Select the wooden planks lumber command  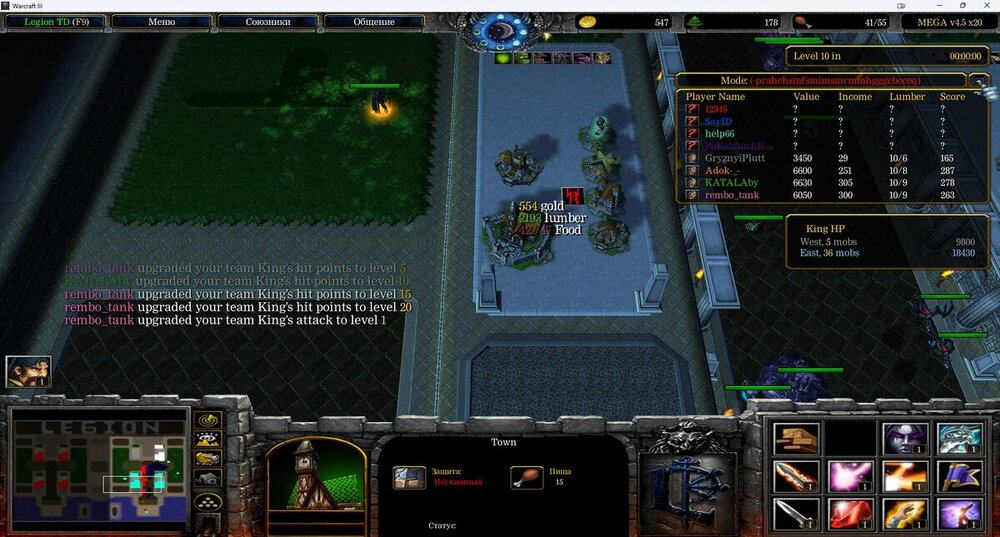click(796, 438)
